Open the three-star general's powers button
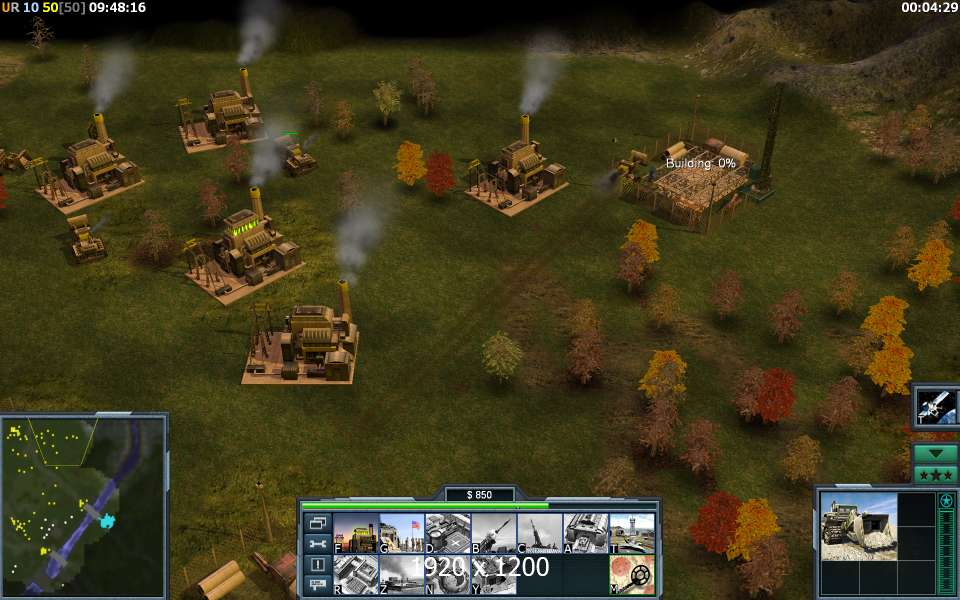The height and width of the screenshot is (600, 960). [x=936, y=474]
